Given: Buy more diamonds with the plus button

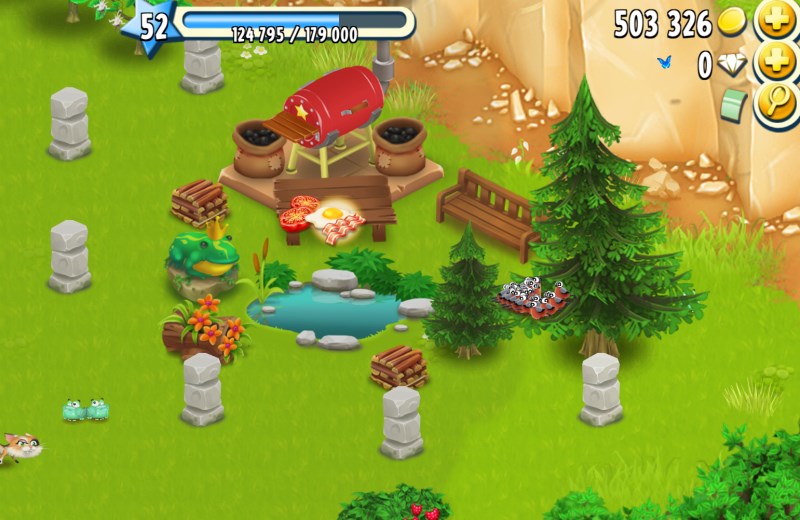Looking at the screenshot, I should [776, 63].
